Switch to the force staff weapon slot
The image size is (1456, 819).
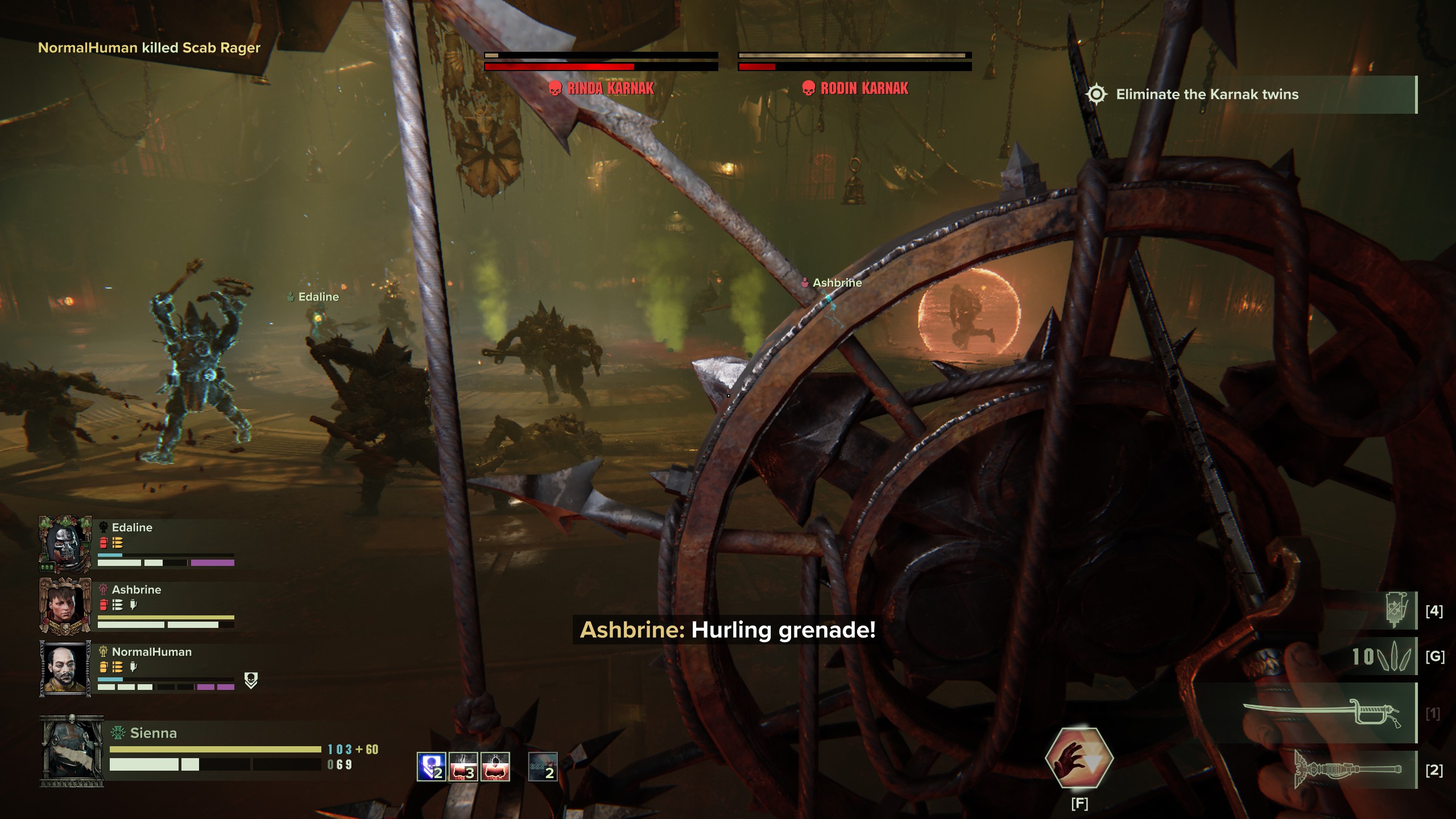point(1349,770)
